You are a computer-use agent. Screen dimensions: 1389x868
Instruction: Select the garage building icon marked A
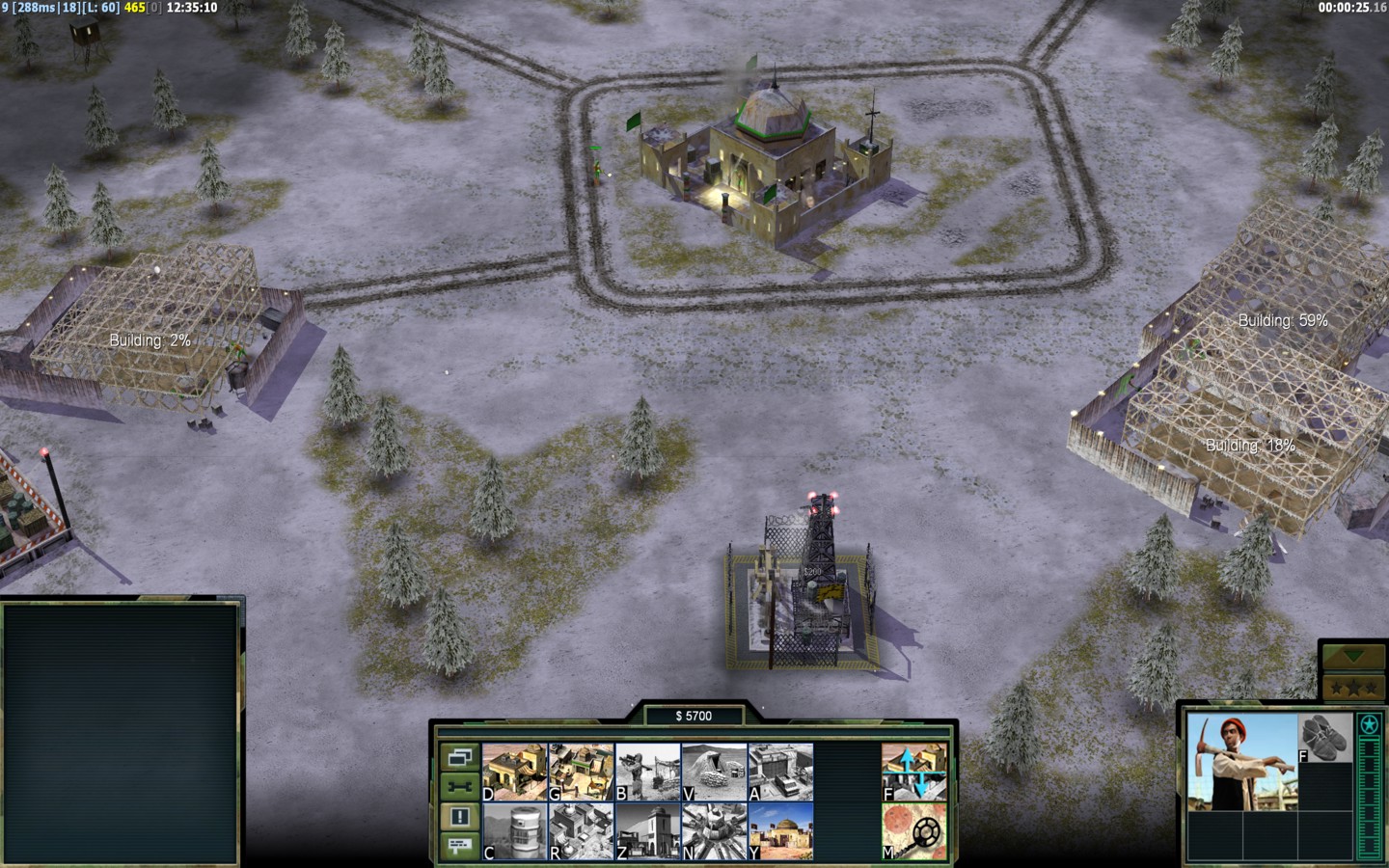point(780,772)
